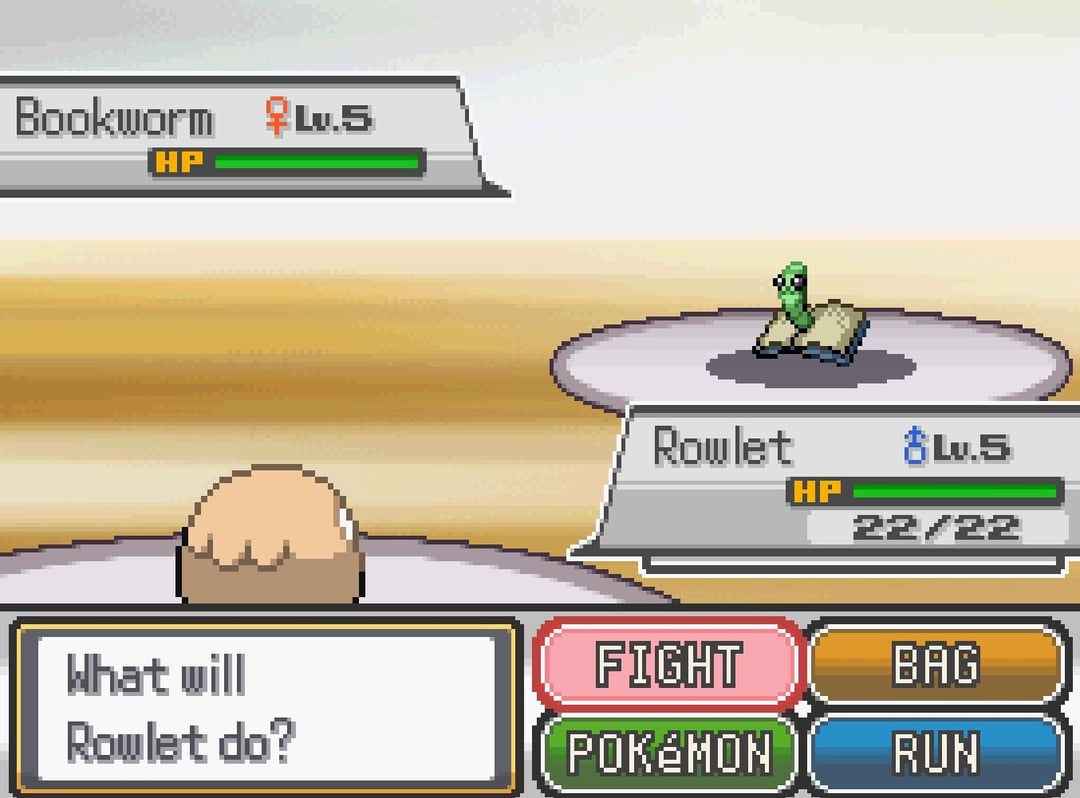This screenshot has width=1080, height=798.
Task: Open the BAG
Action: coord(936,664)
